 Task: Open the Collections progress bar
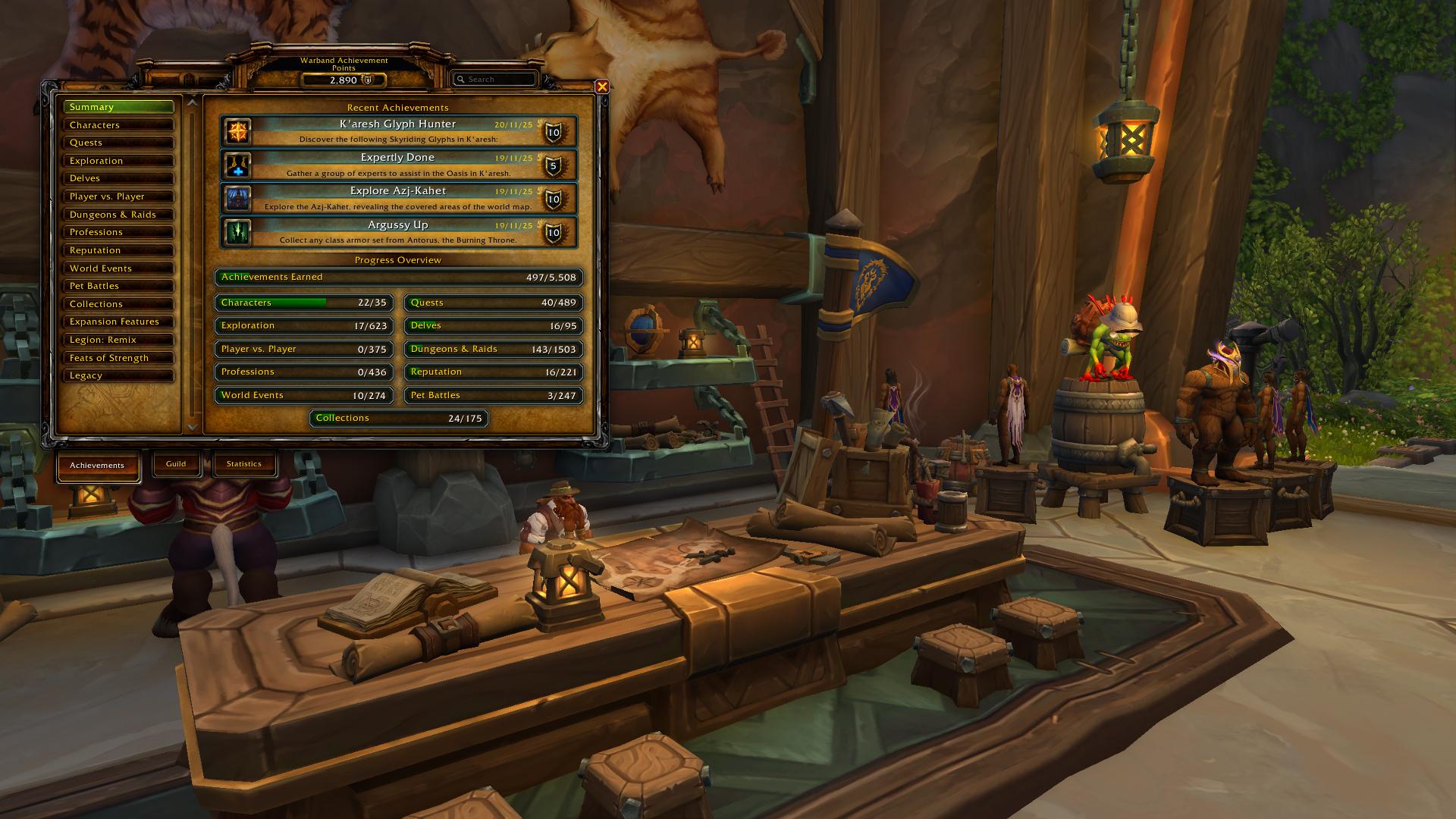click(x=399, y=419)
